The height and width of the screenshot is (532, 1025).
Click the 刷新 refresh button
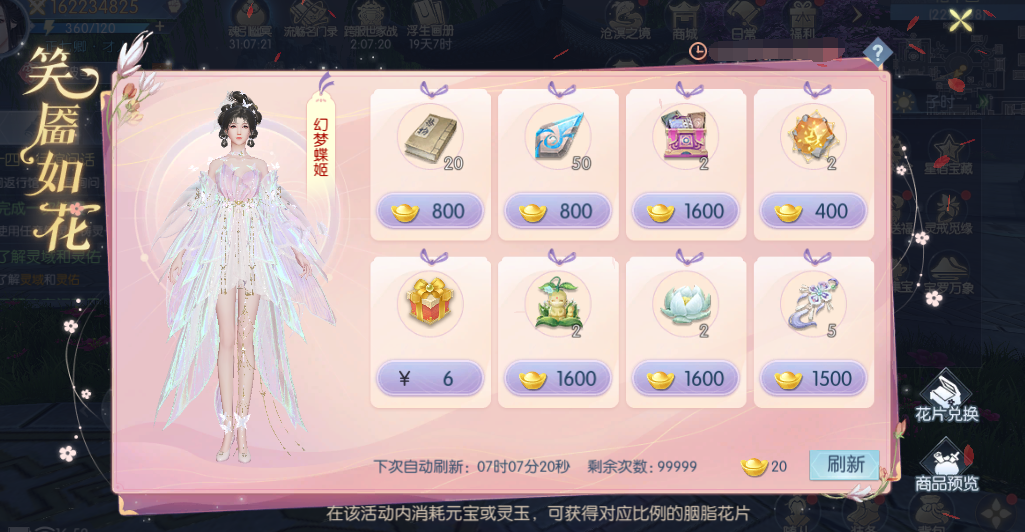click(x=845, y=465)
